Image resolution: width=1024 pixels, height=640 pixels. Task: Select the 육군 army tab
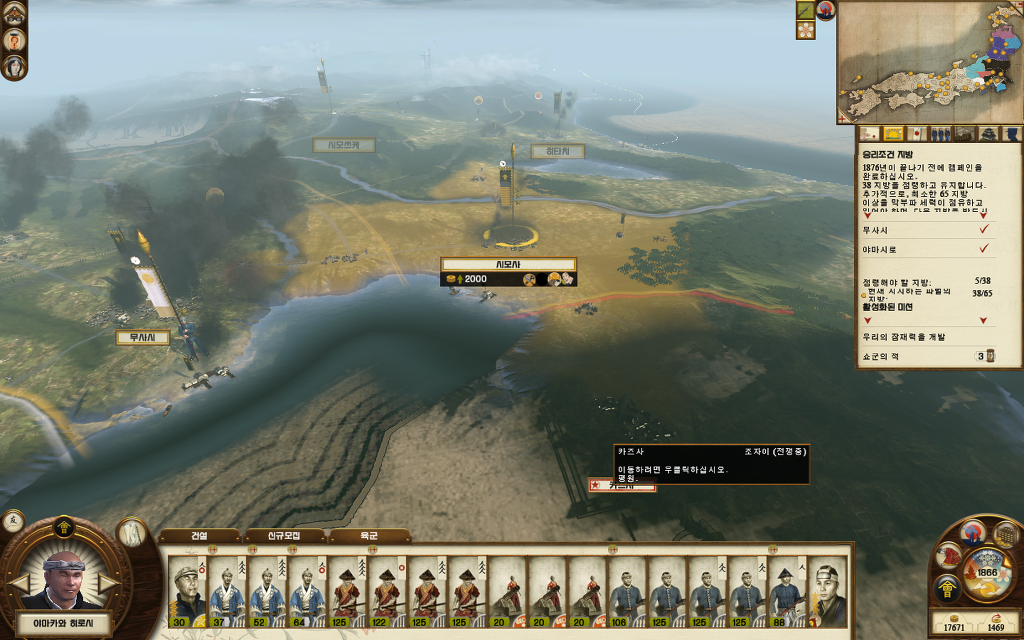(x=369, y=536)
